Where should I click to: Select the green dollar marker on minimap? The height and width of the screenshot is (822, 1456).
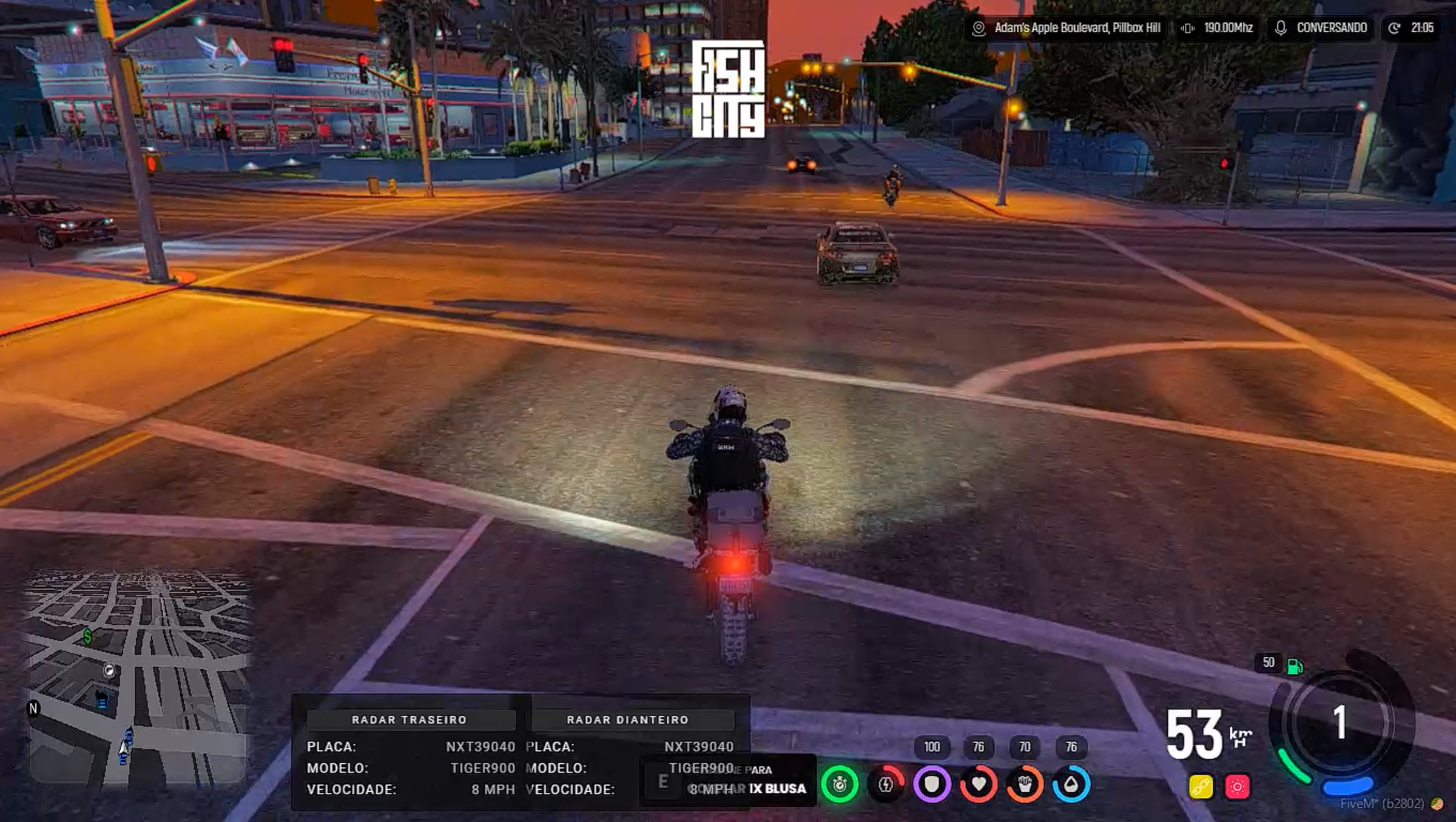click(88, 636)
